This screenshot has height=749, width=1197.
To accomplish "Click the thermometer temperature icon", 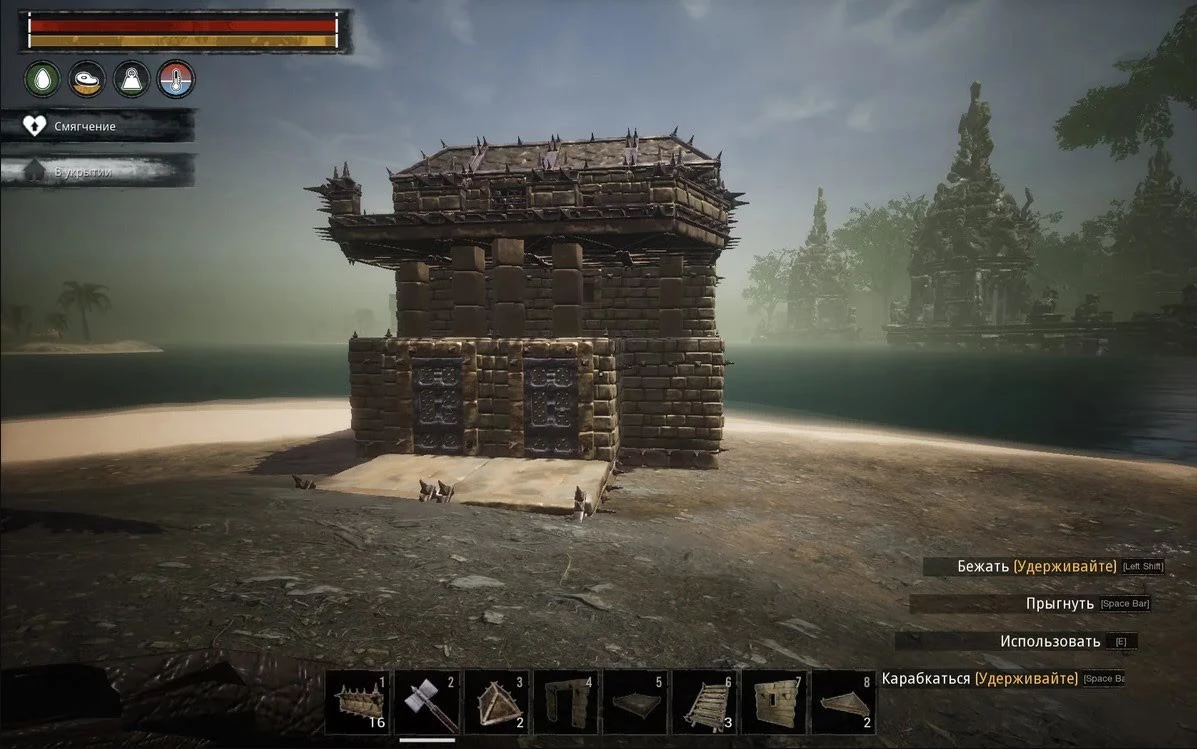I will coord(176,79).
